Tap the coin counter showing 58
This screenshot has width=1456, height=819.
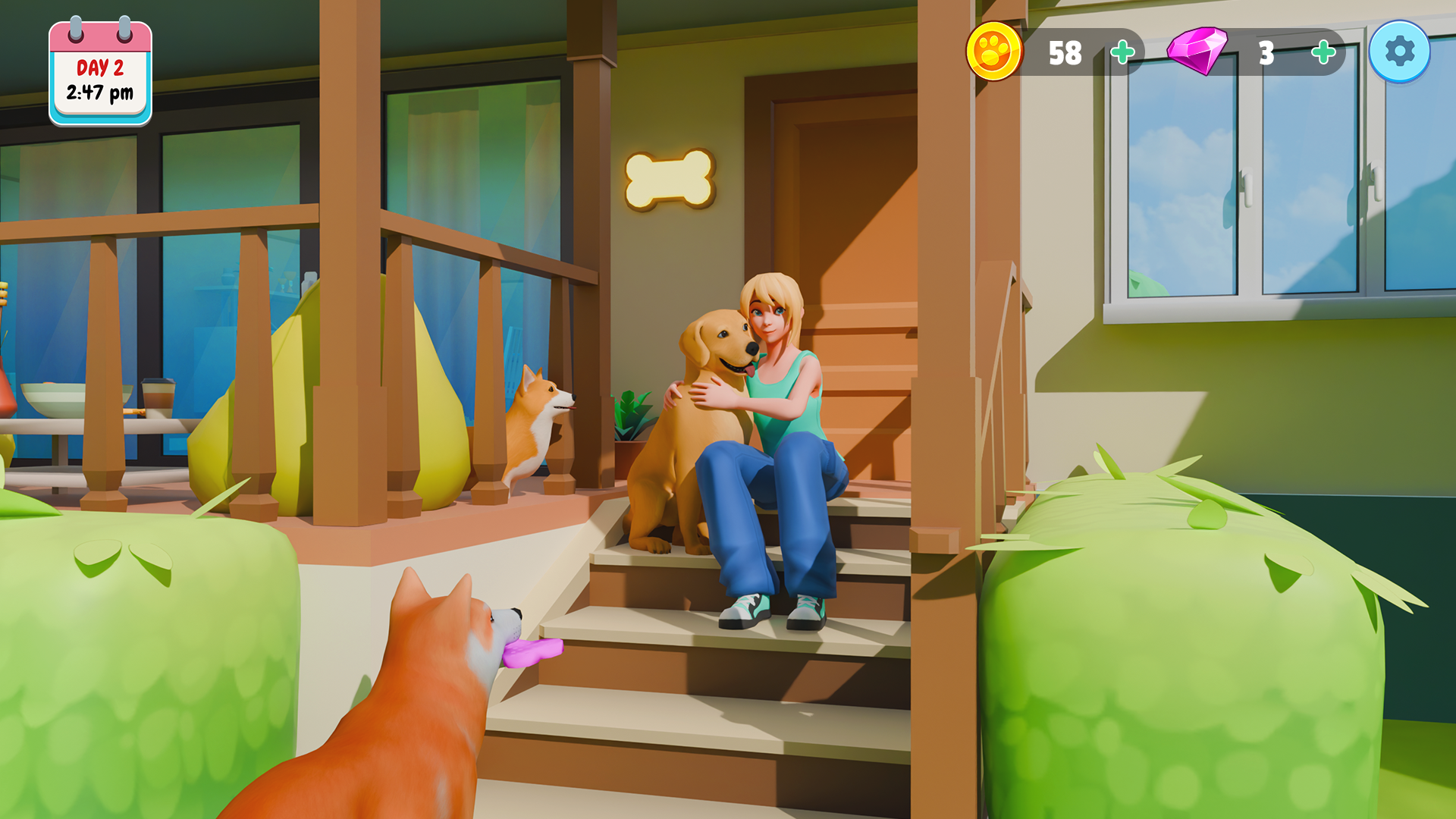coord(1066,52)
